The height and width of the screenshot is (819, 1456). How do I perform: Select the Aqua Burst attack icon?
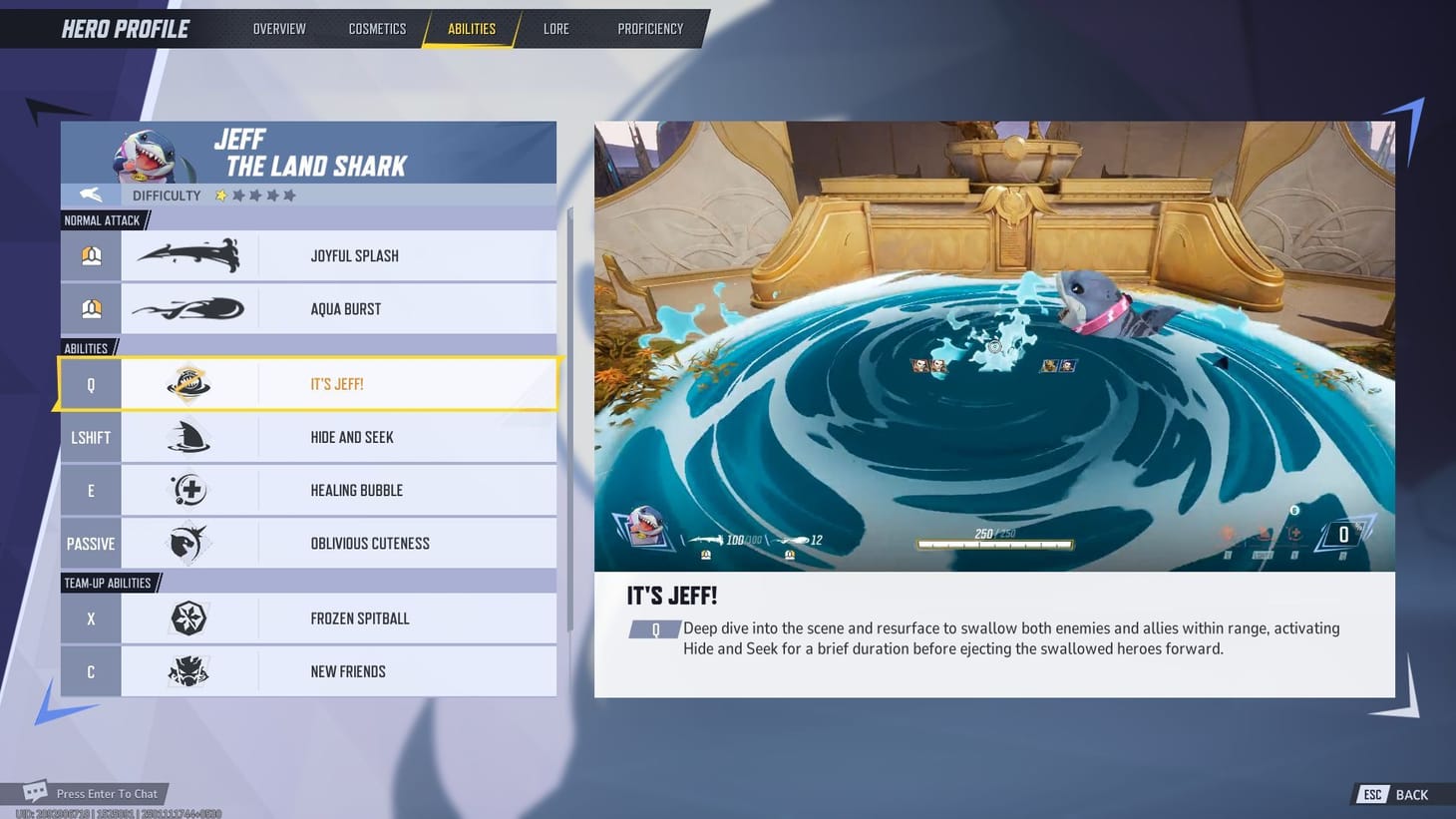[x=189, y=308]
